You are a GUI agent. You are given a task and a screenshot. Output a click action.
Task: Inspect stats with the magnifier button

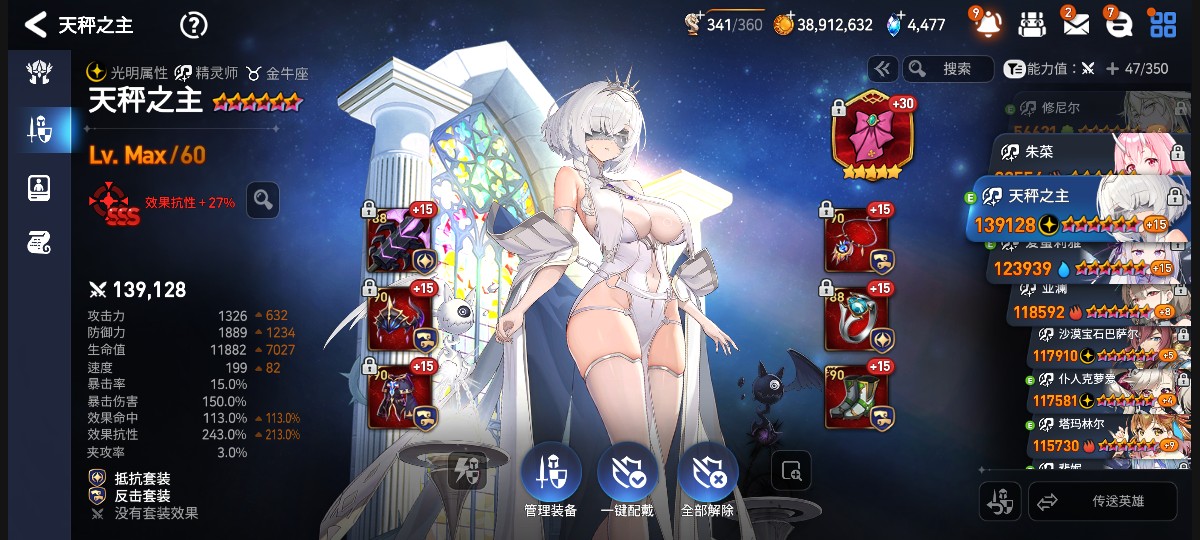(263, 200)
